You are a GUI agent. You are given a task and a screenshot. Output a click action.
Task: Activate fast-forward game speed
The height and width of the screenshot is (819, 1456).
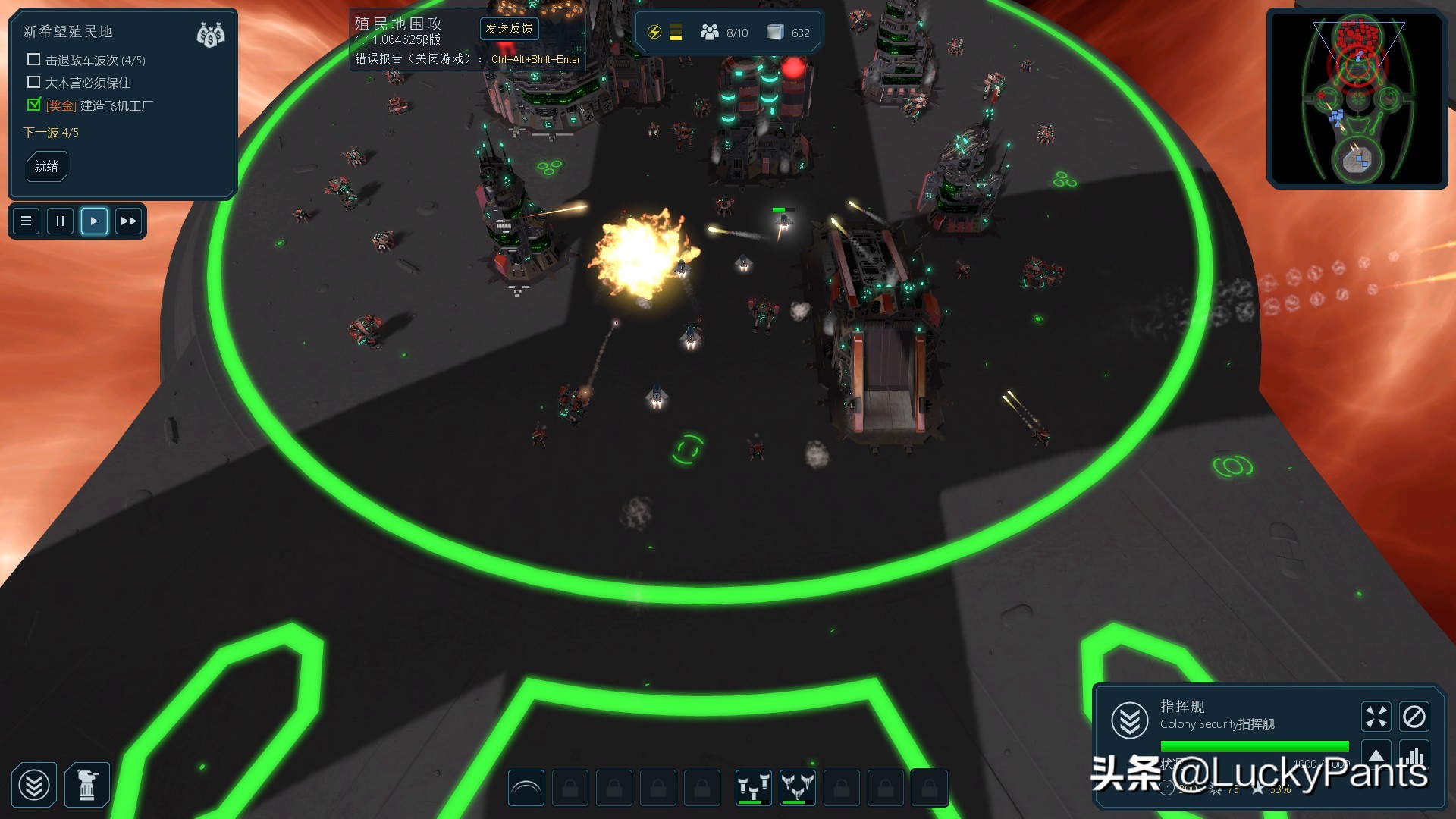click(128, 221)
